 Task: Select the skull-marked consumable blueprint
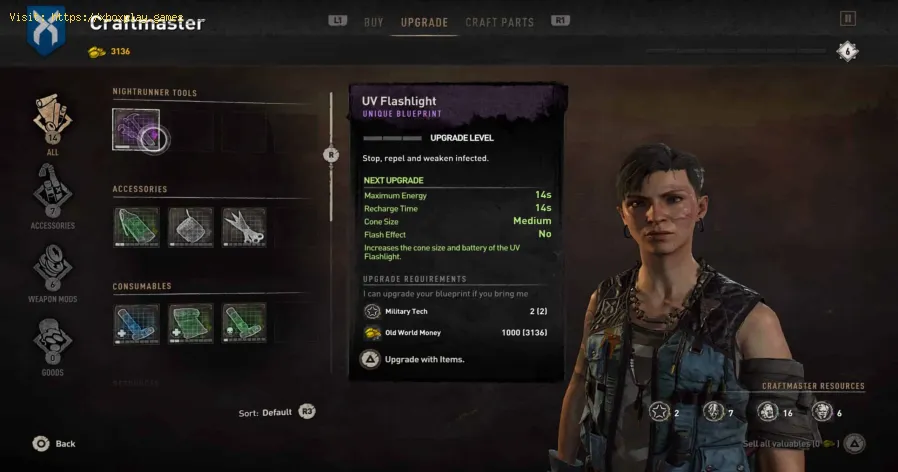point(244,323)
